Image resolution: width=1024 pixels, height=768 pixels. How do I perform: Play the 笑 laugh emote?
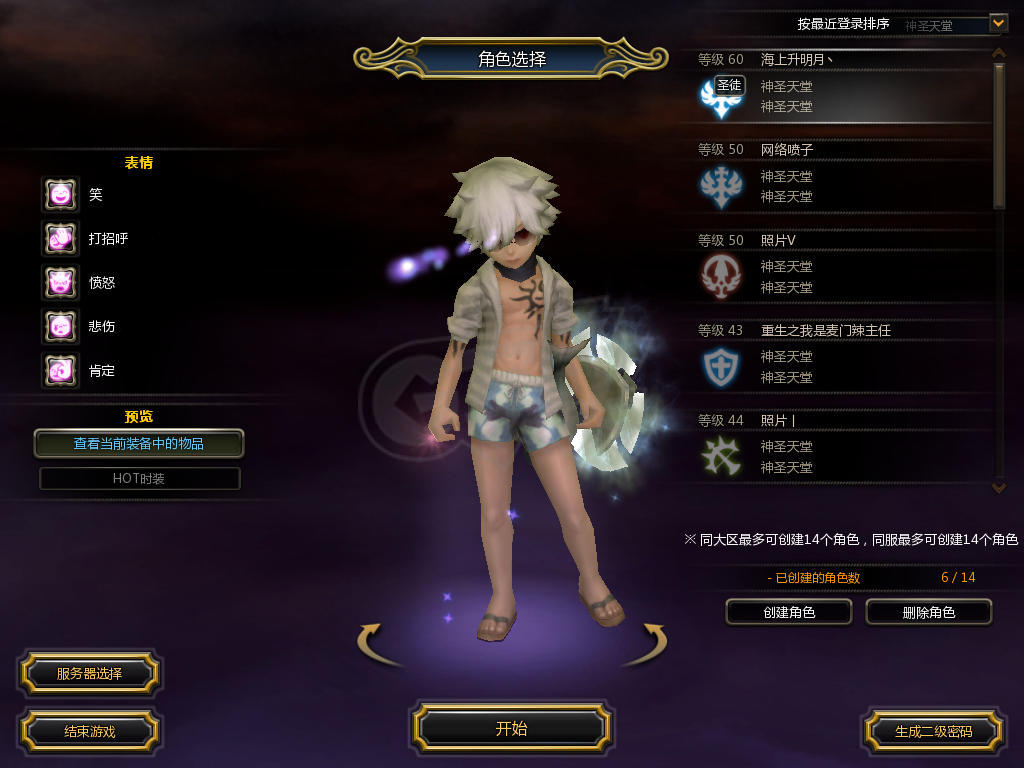pos(60,194)
